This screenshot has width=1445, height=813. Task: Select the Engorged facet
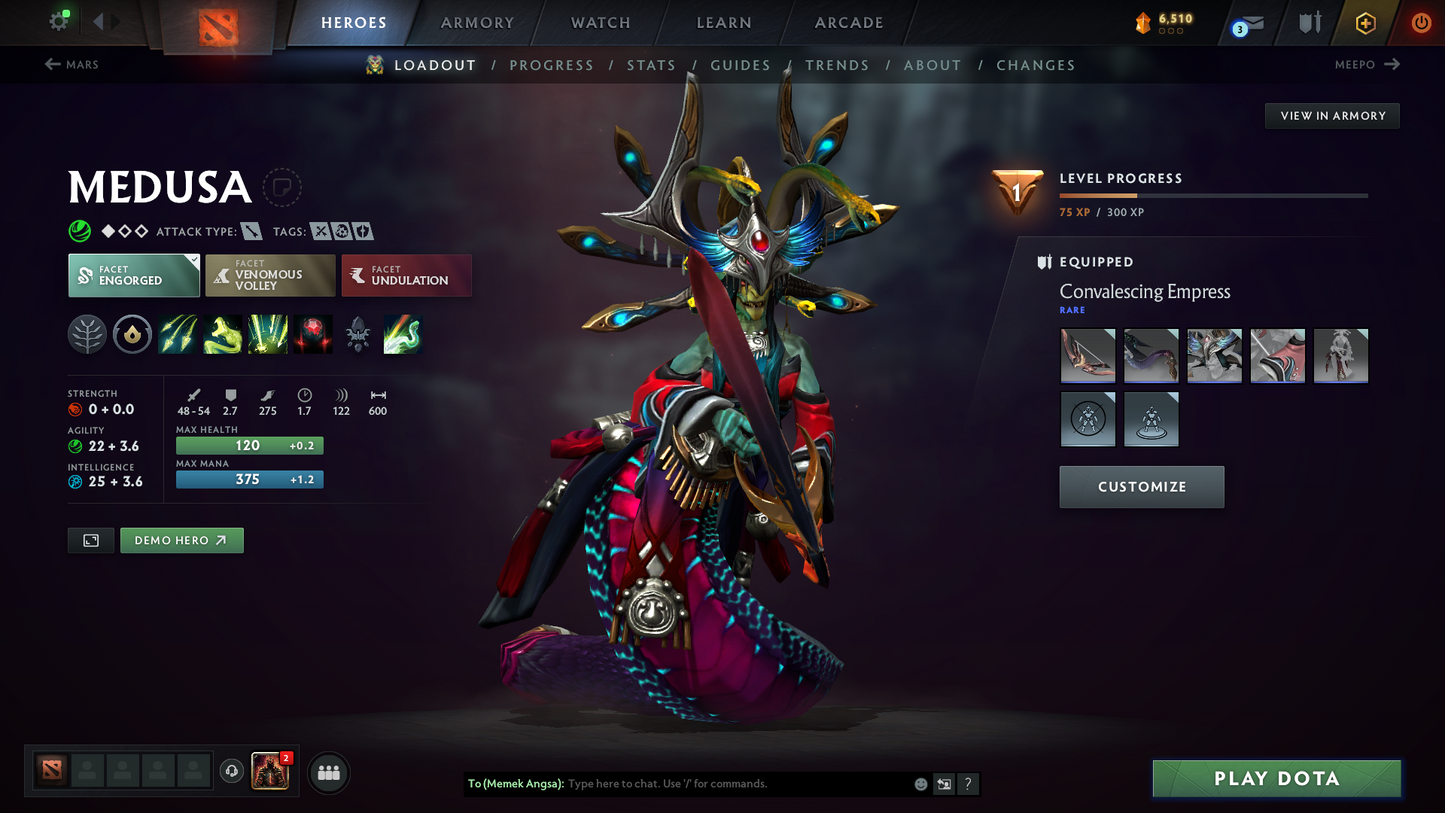(x=133, y=275)
